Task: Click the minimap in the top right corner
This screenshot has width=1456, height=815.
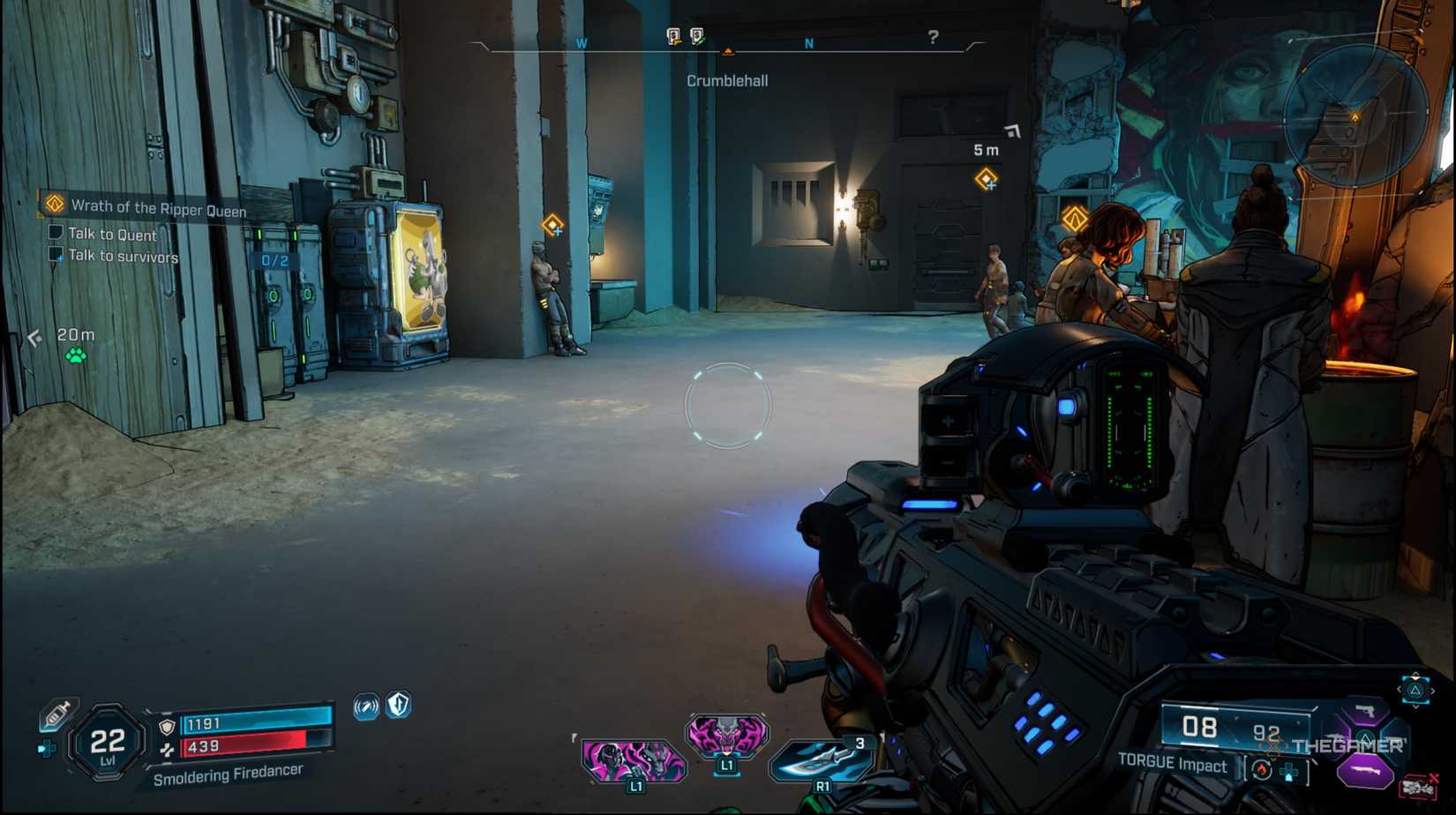Action: [1355, 115]
